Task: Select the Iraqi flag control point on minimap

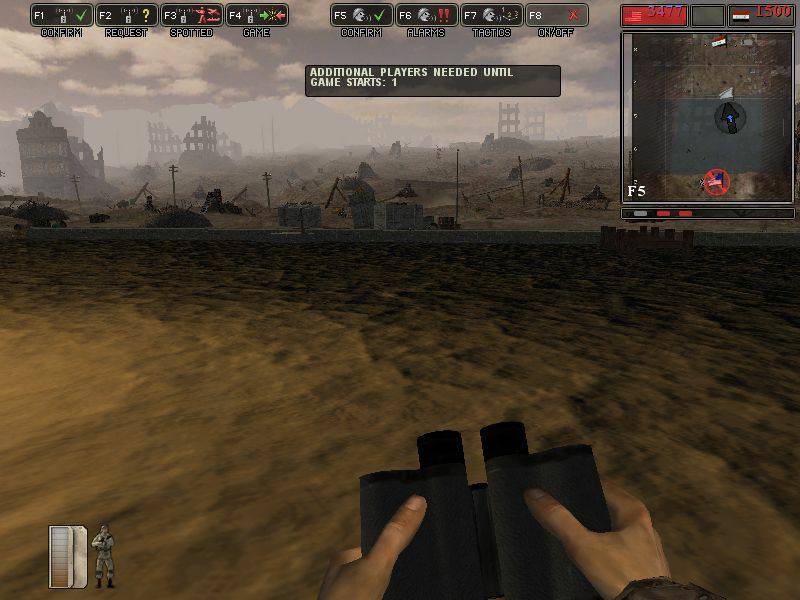Action: click(719, 42)
